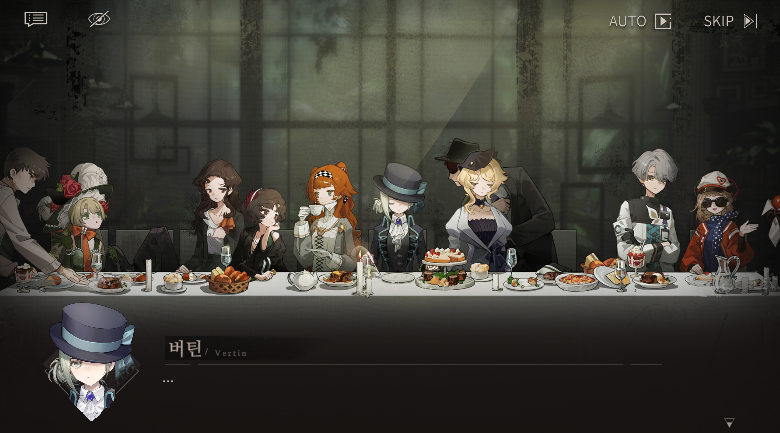Open the dialogue log icon
The height and width of the screenshot is (433, 780).
36,19
